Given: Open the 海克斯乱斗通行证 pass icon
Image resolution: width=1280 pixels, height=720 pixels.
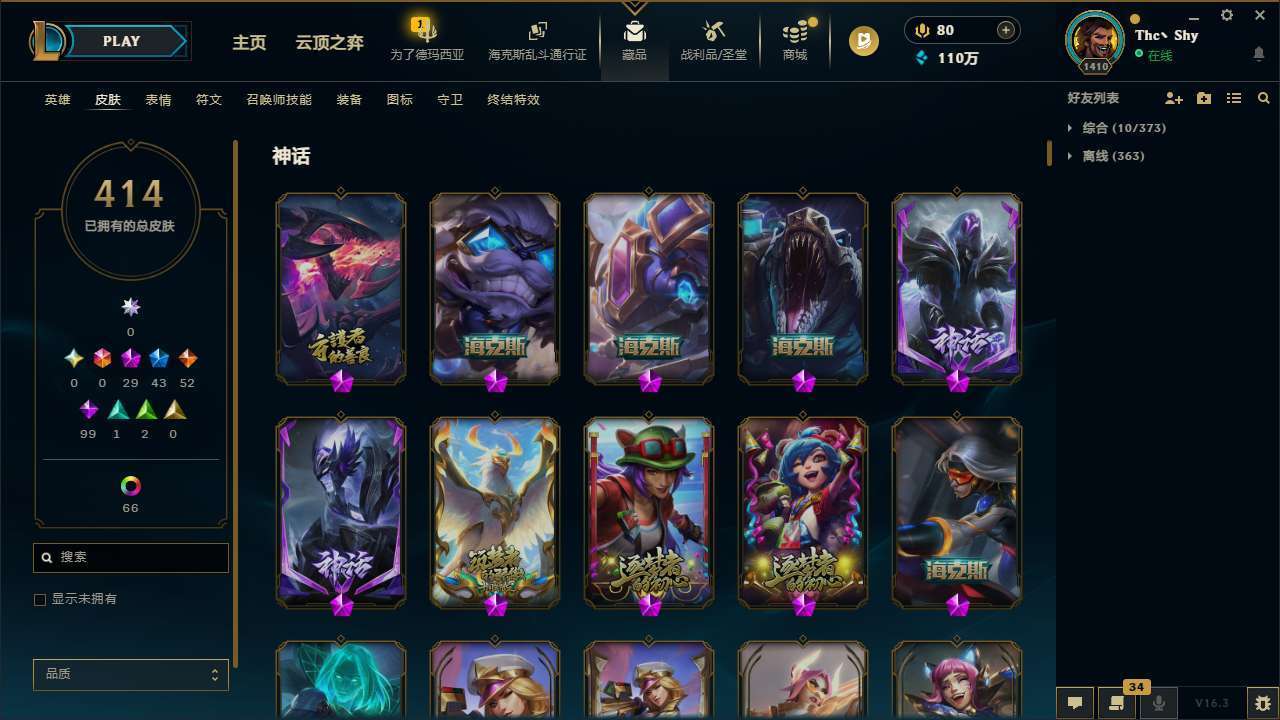Looking at the screenshot, I should [537, 42].
